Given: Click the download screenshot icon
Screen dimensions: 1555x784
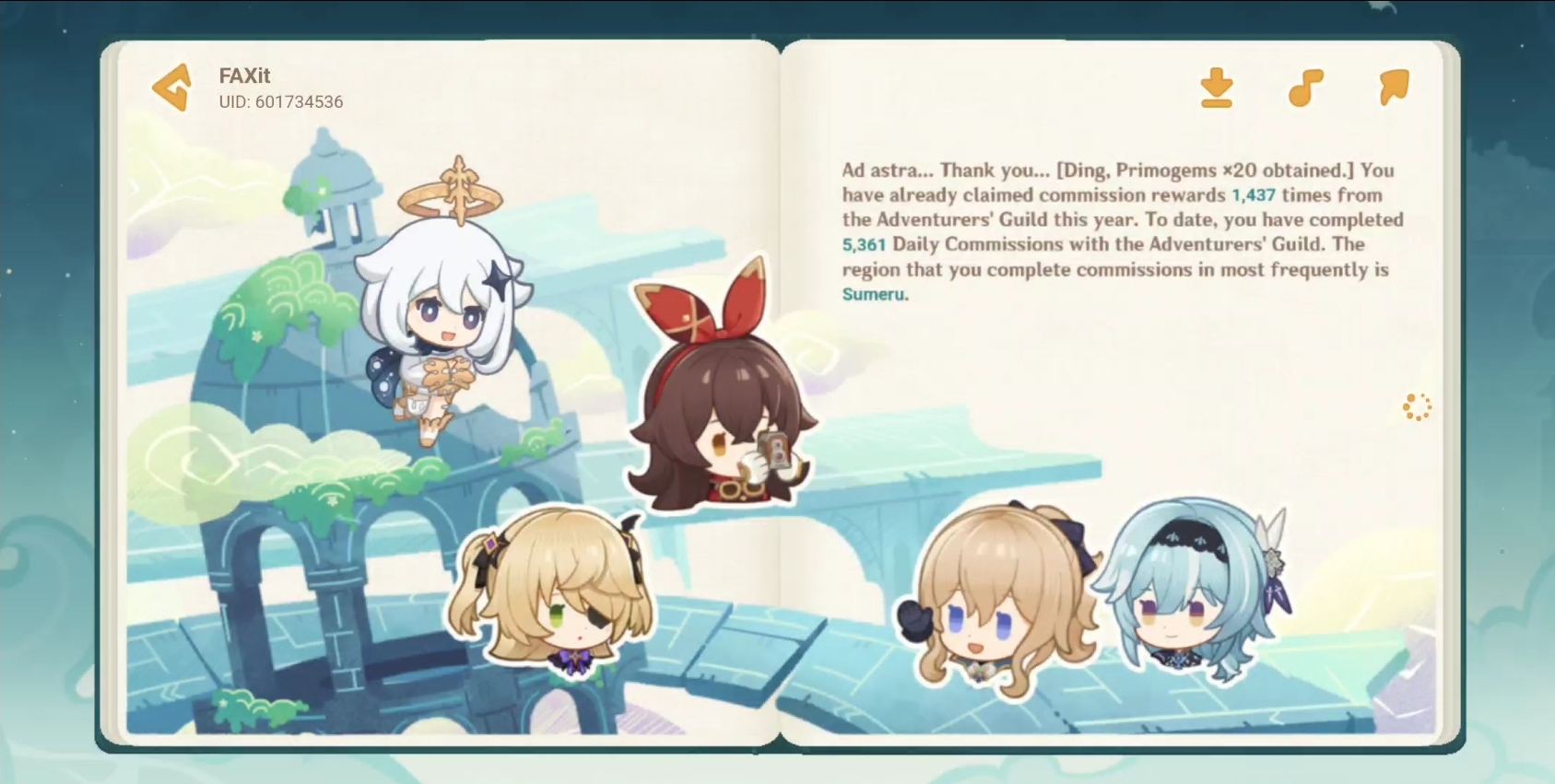Looking at the screenshot, I should 1217,88.
